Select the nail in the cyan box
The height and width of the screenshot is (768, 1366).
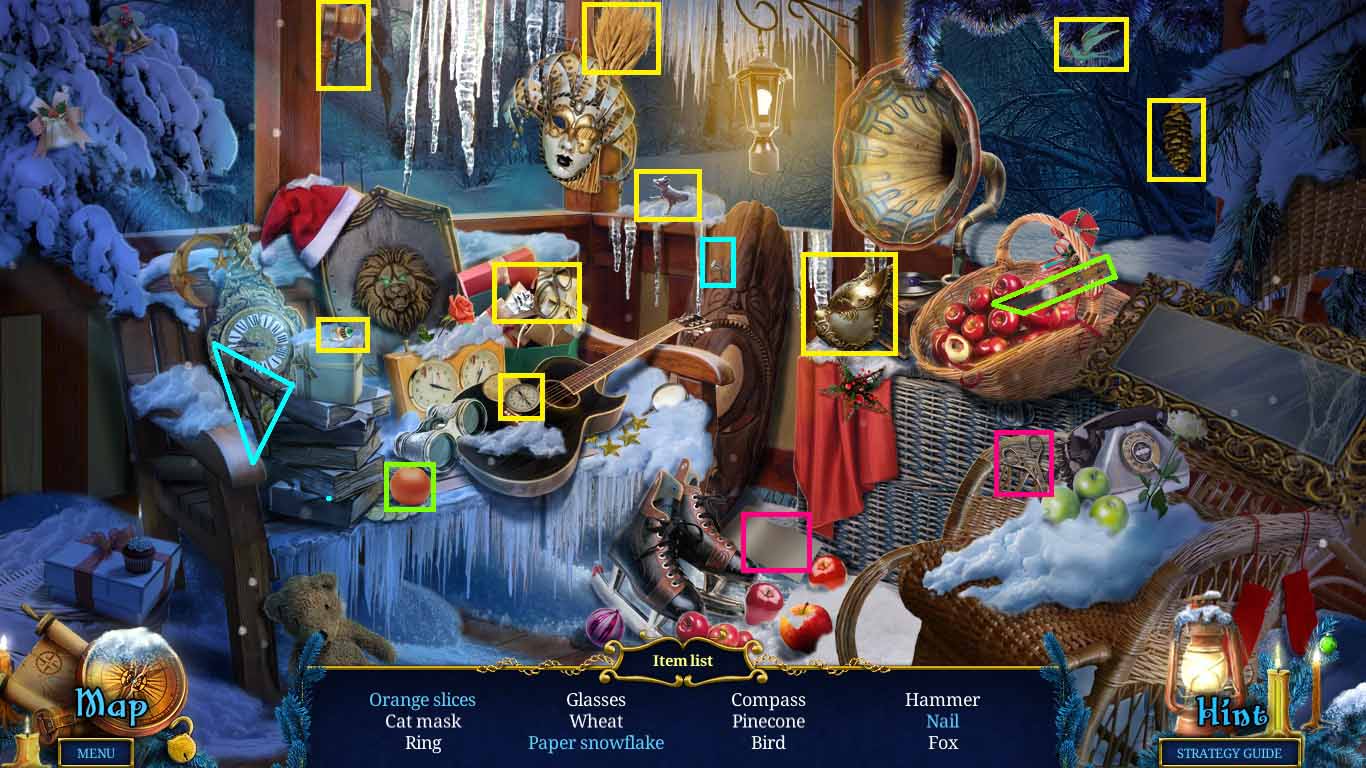[717, 263]
